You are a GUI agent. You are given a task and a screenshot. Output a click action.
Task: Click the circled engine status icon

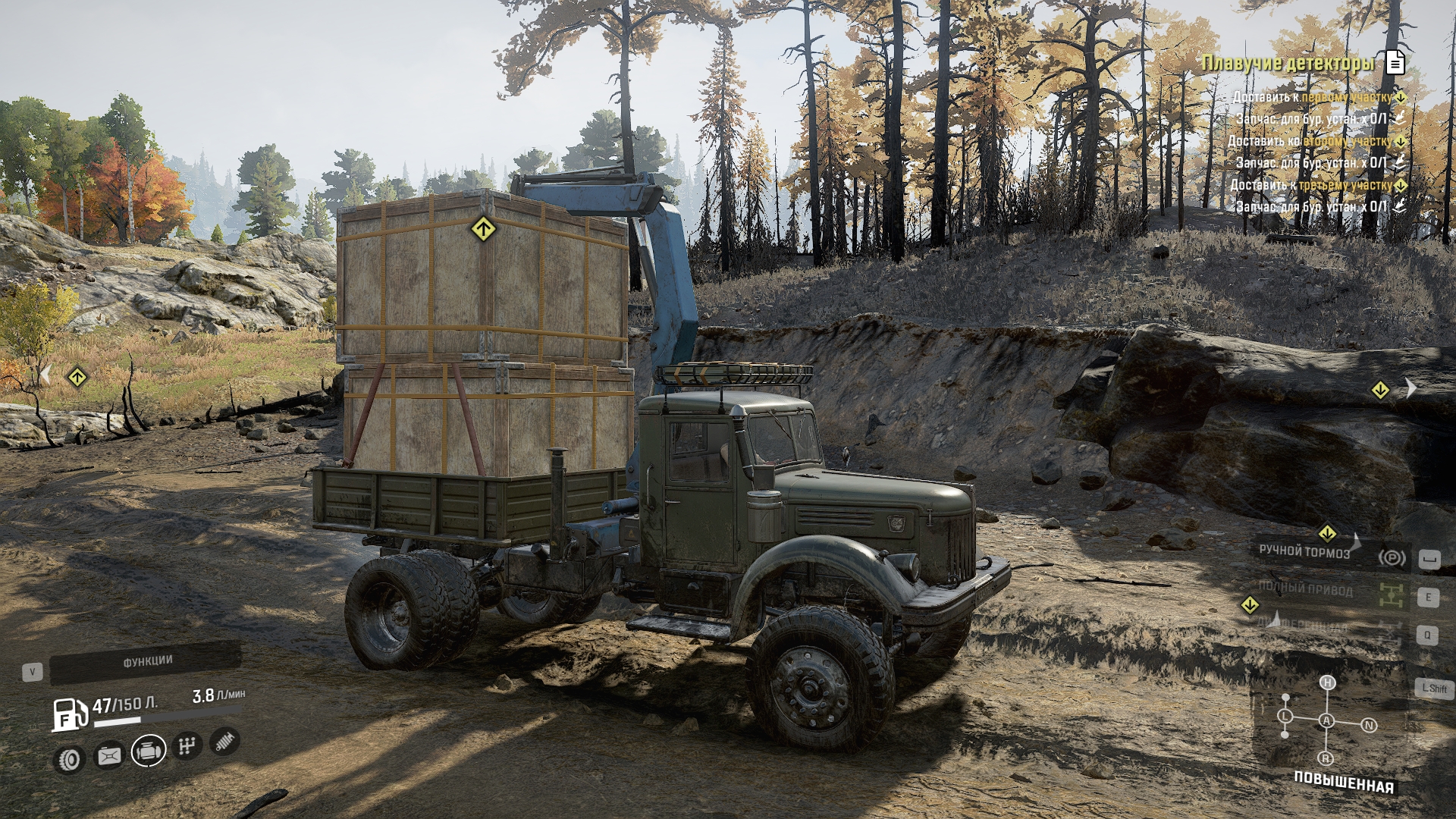149,751
